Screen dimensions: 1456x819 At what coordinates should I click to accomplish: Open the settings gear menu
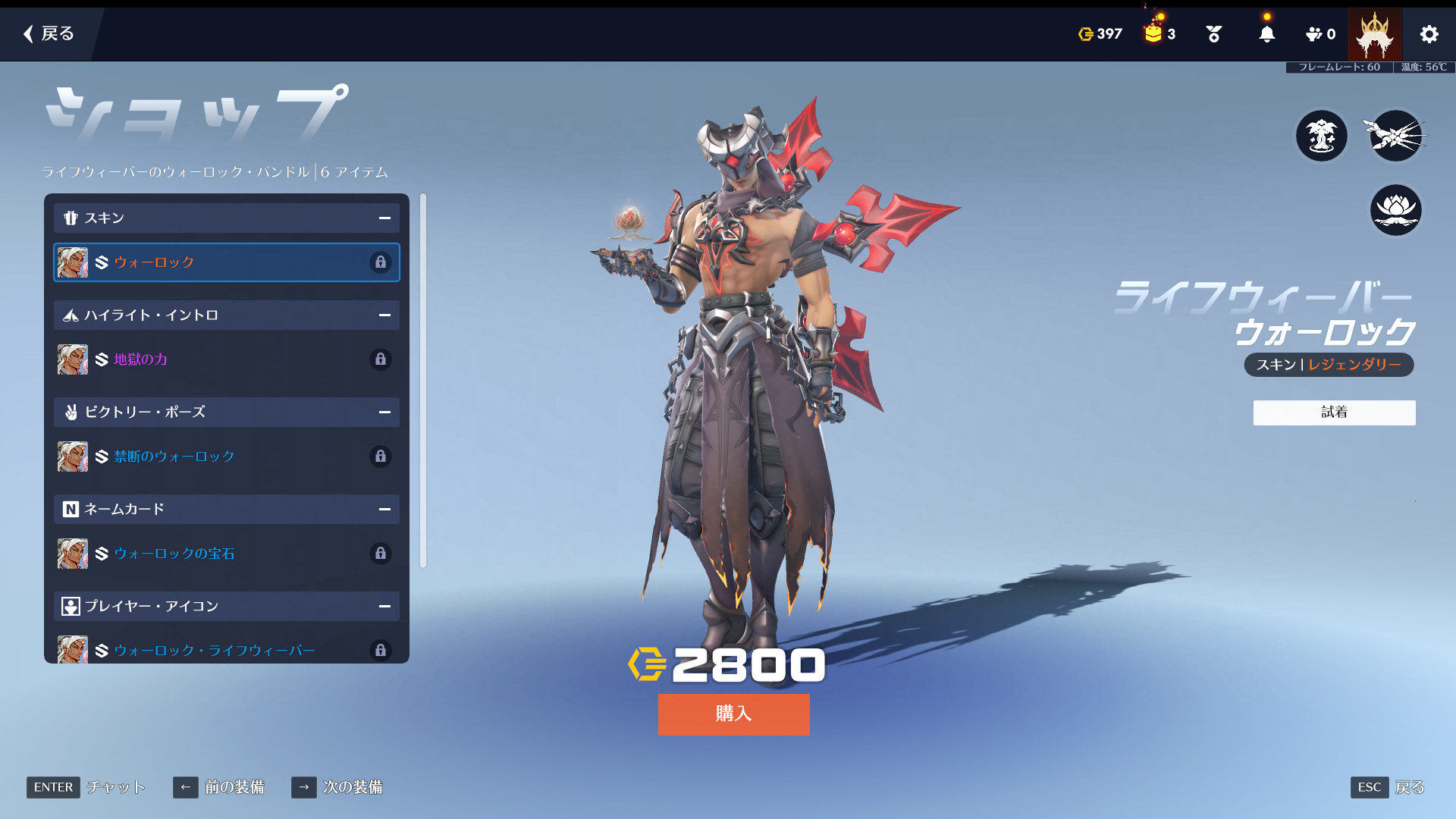click(x=1429, y=34)
